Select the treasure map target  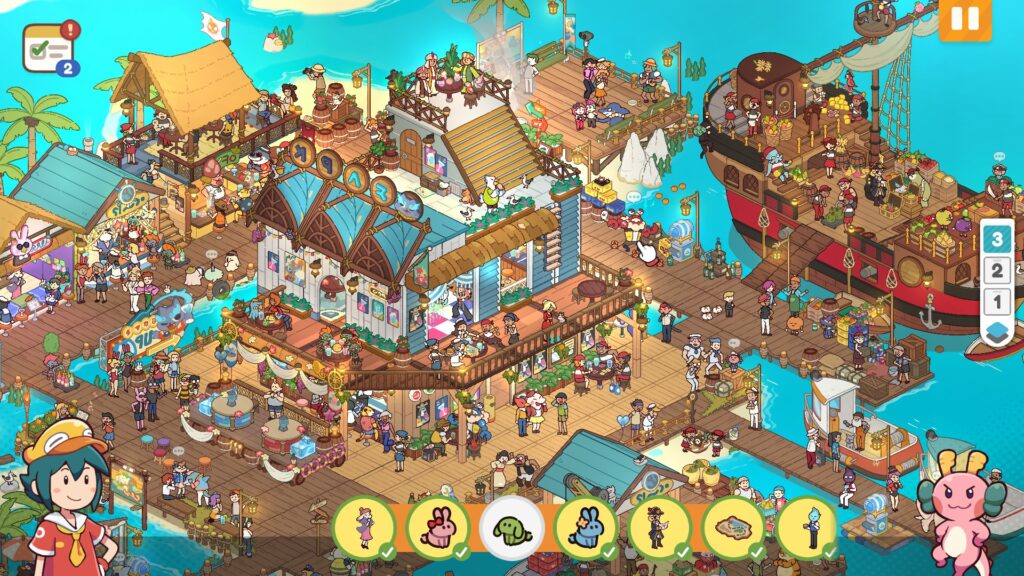pos(732,526)
